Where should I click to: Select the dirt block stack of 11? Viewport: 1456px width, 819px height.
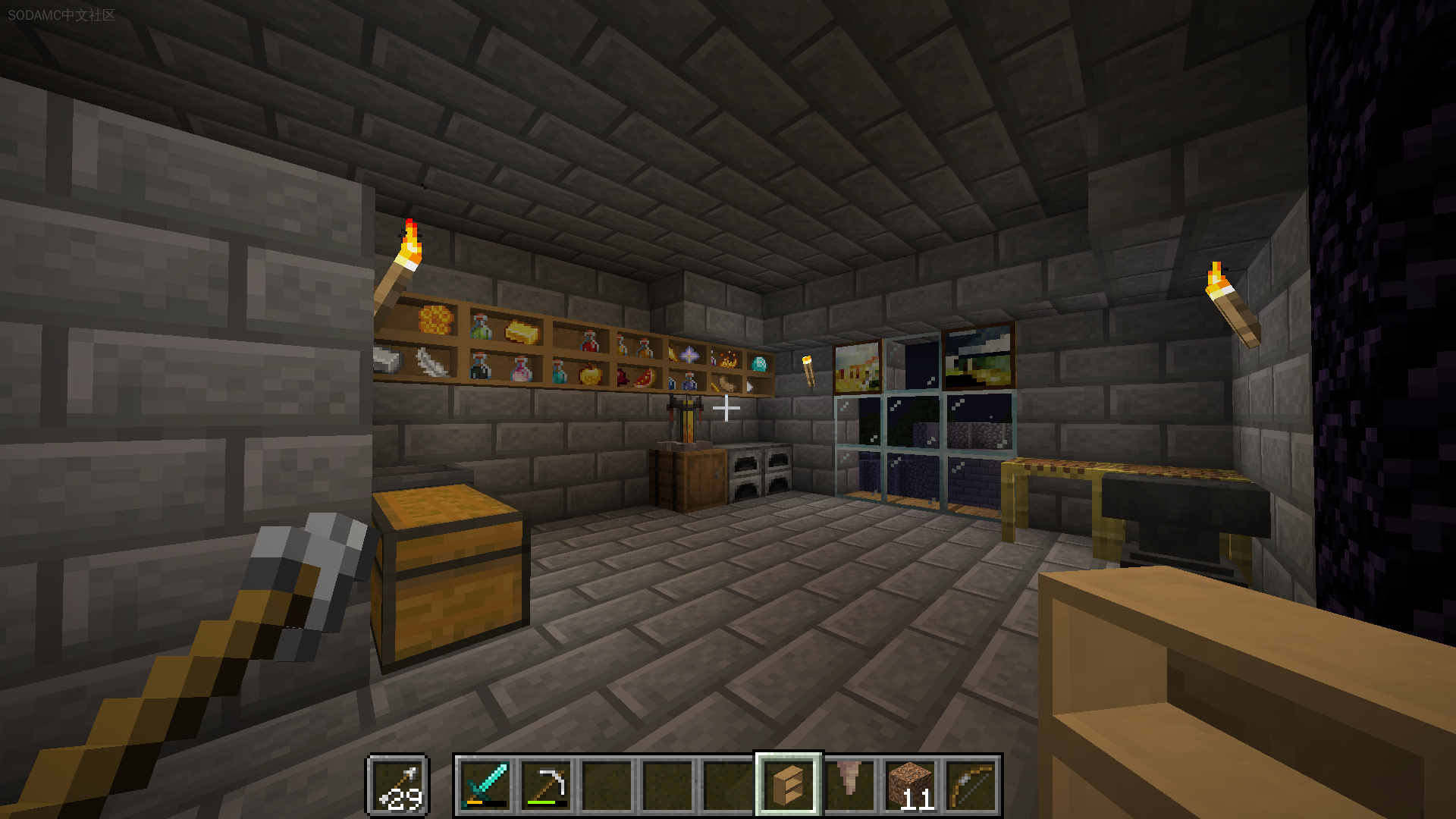tap(910, 786)
